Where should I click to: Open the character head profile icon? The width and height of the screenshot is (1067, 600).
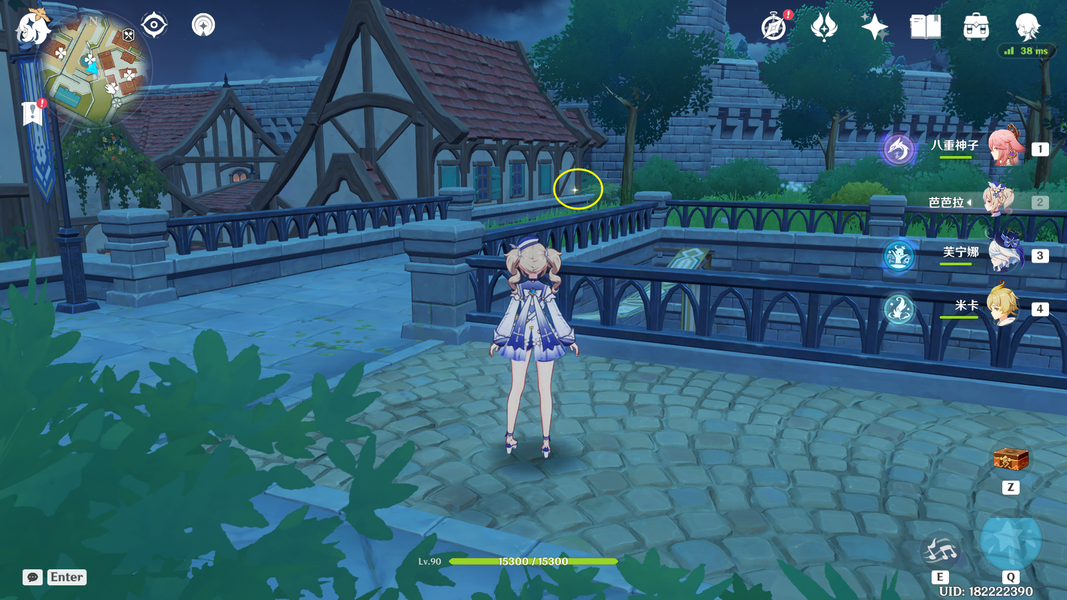coord(1027,27)
